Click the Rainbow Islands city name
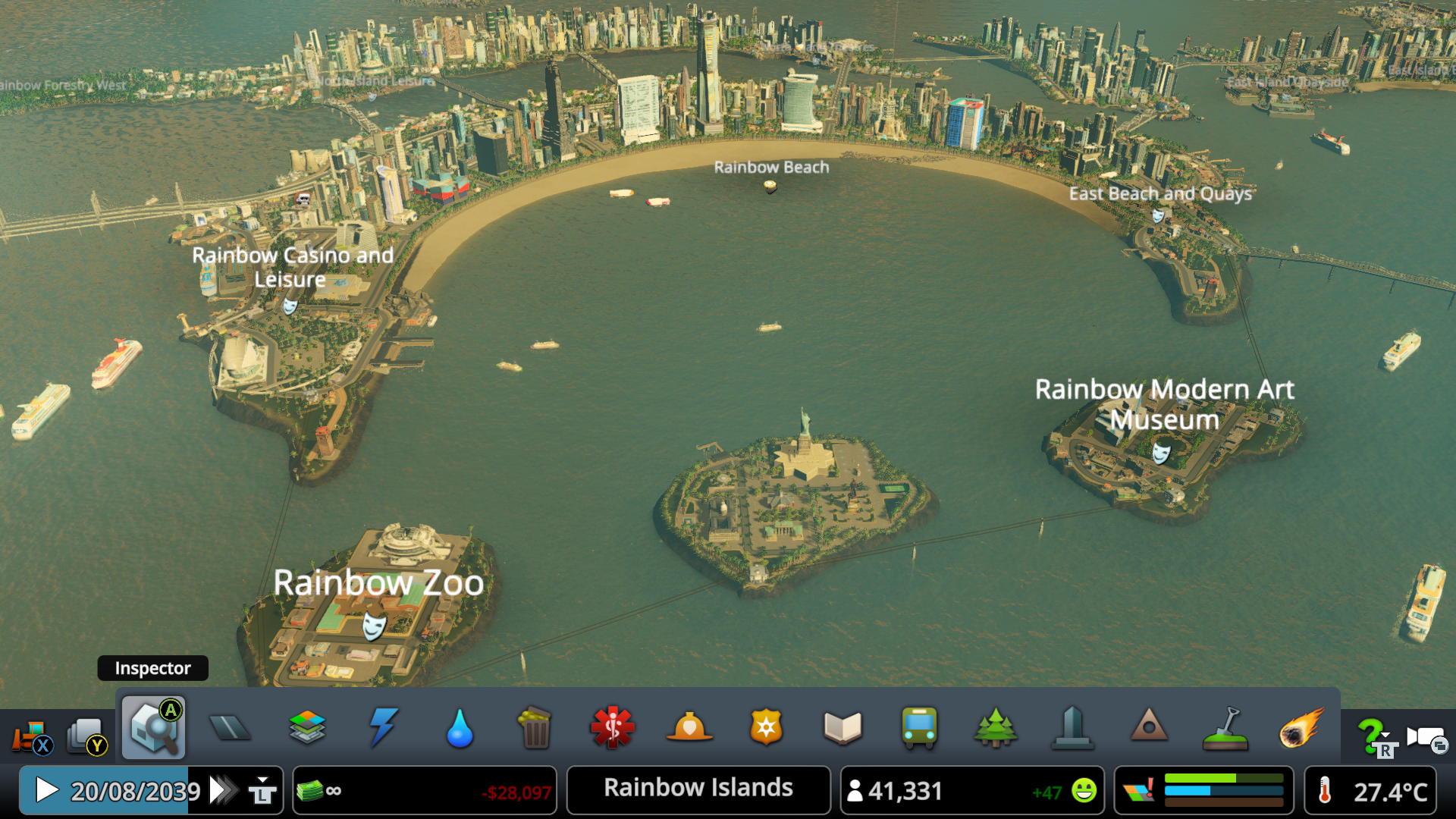 696,789
